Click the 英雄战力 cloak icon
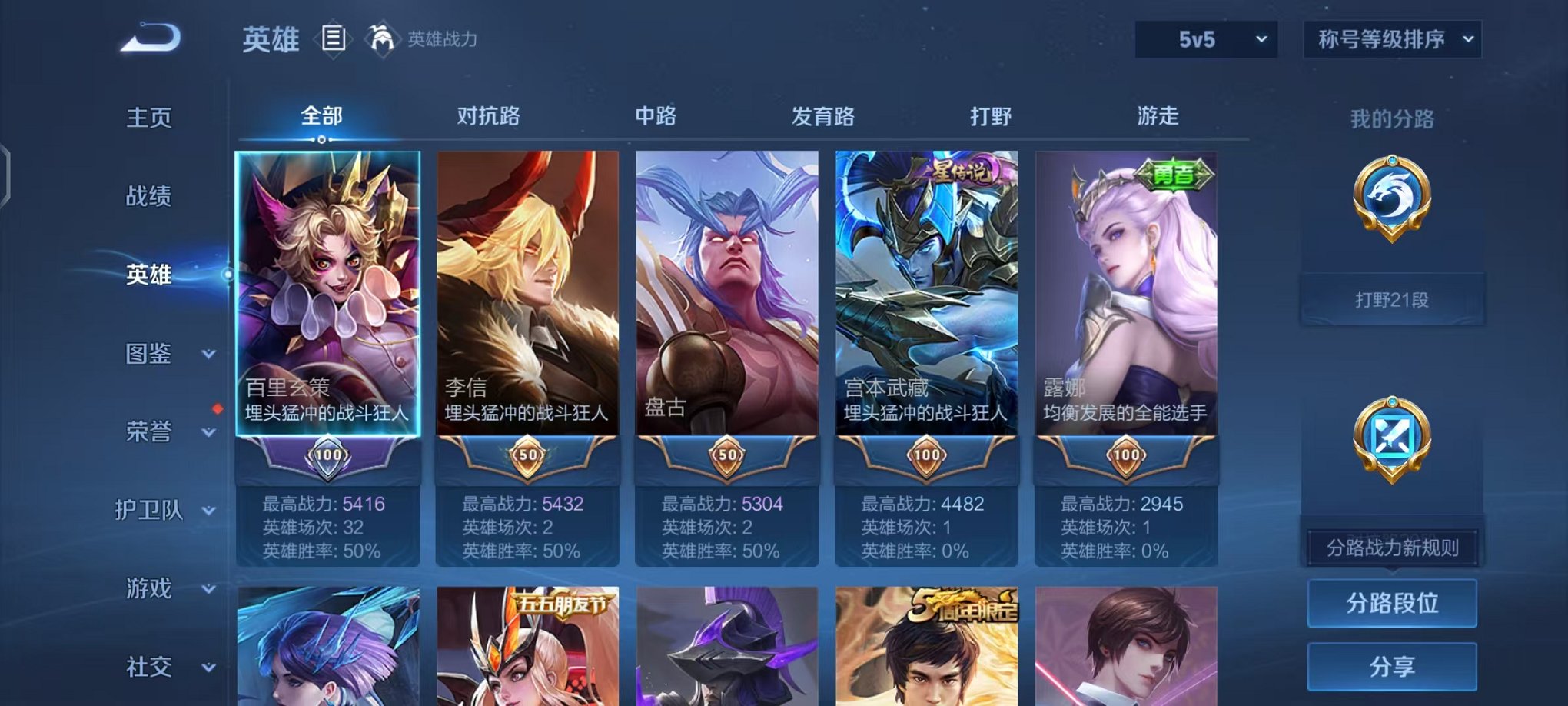Viewport: 1568px width, 706px height. [381, 37]
